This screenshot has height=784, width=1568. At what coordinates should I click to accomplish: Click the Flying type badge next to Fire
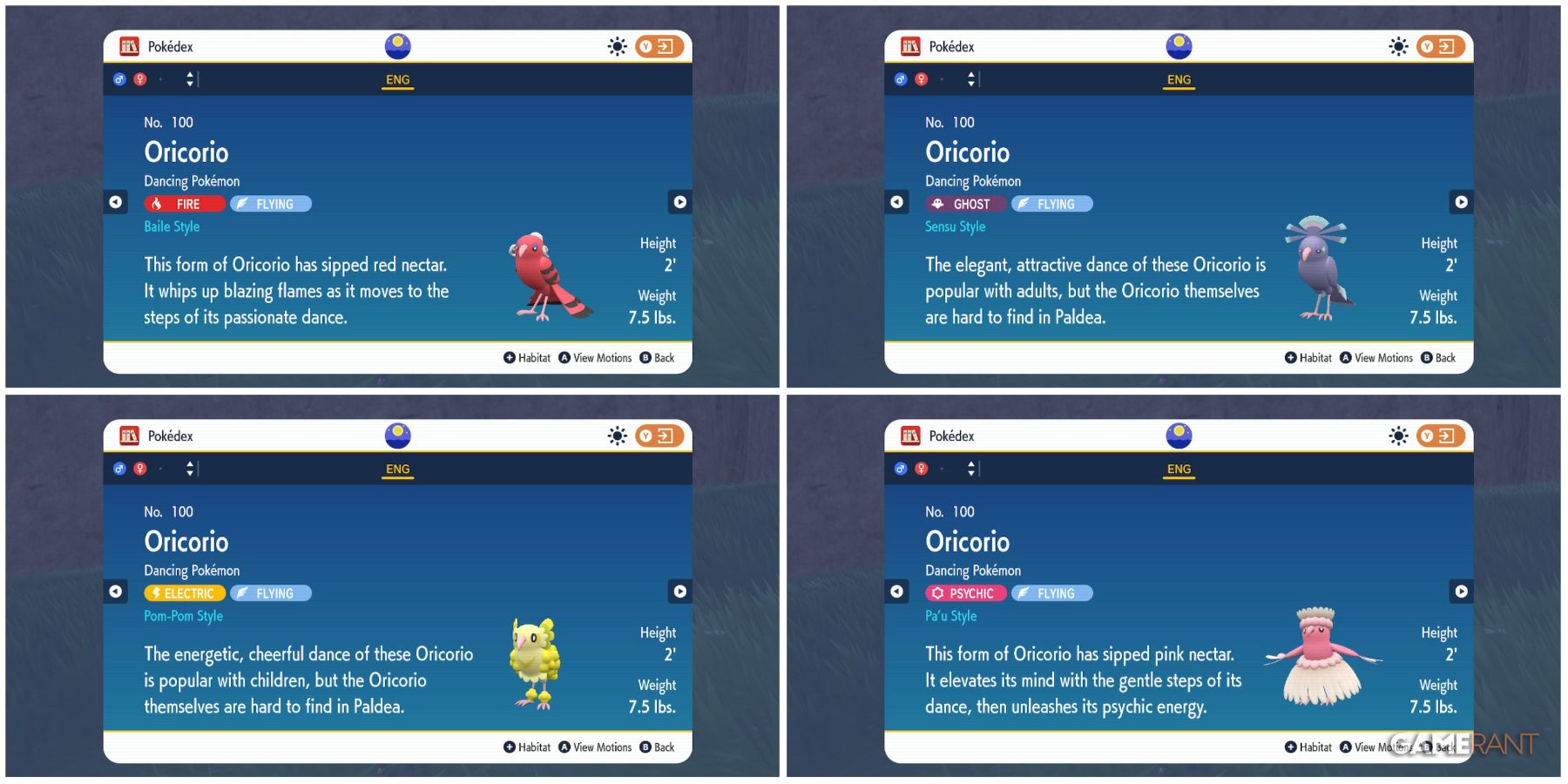270,204
